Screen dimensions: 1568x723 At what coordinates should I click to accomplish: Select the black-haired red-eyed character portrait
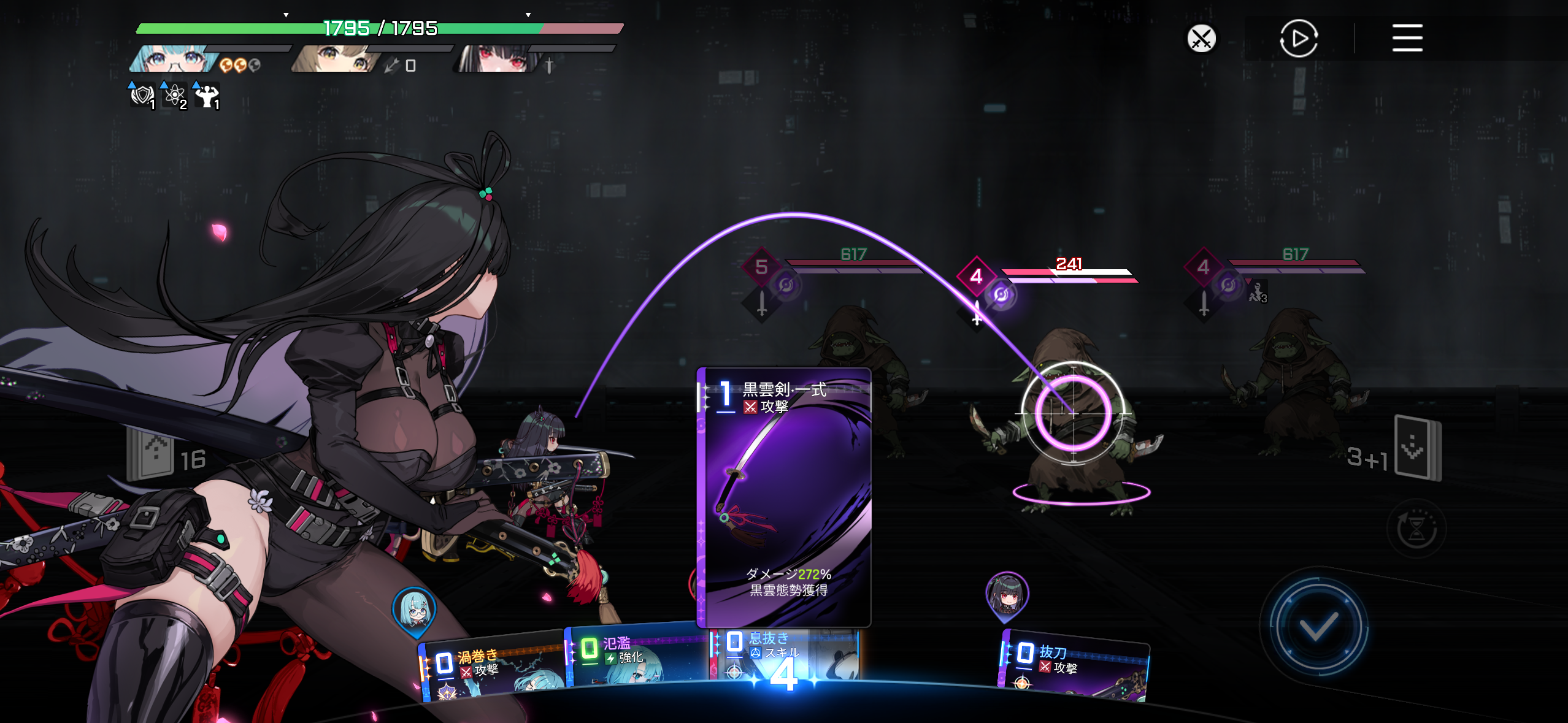[496, 59]
